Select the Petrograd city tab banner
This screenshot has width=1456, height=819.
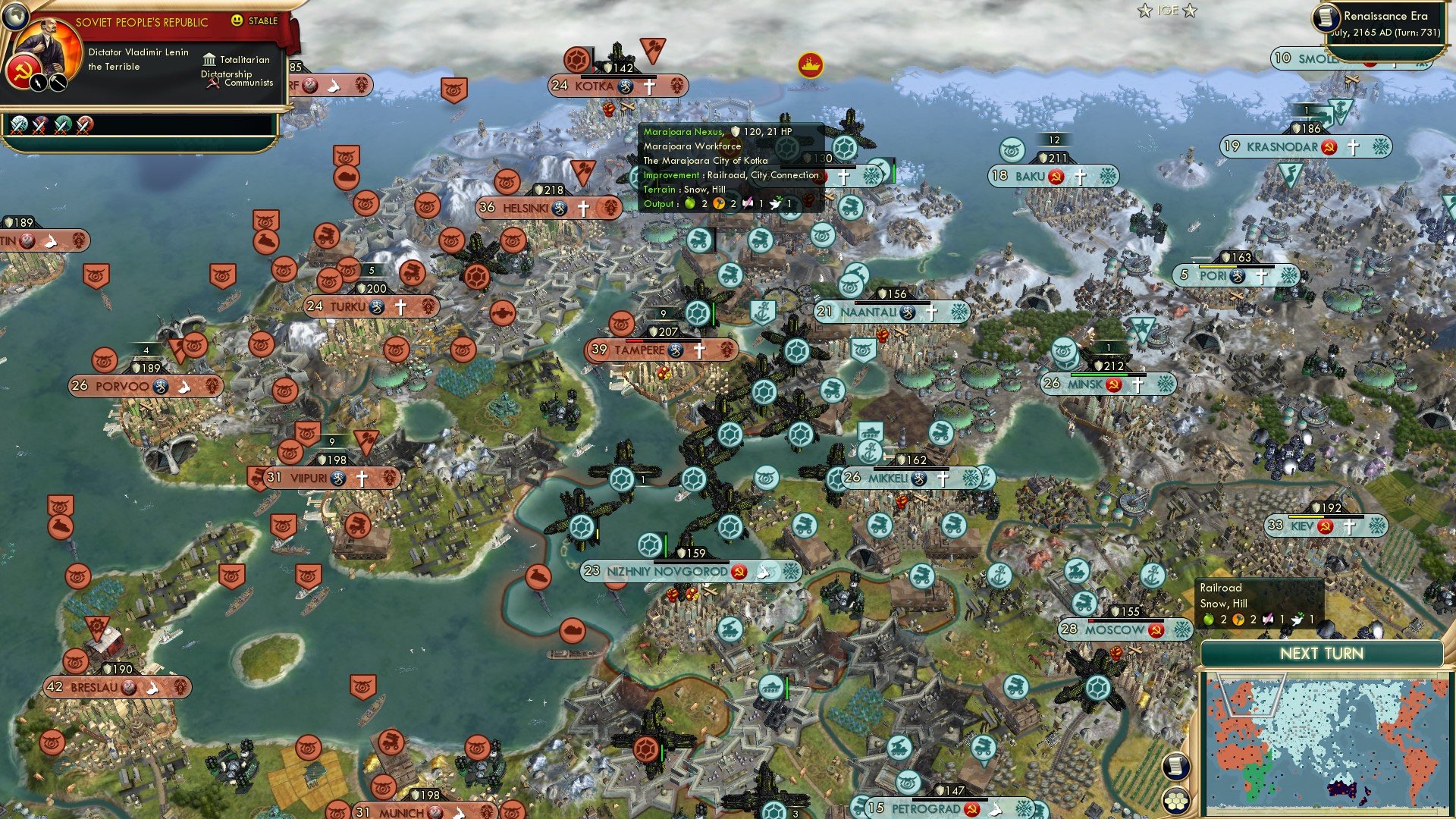[x=927, y=808]
